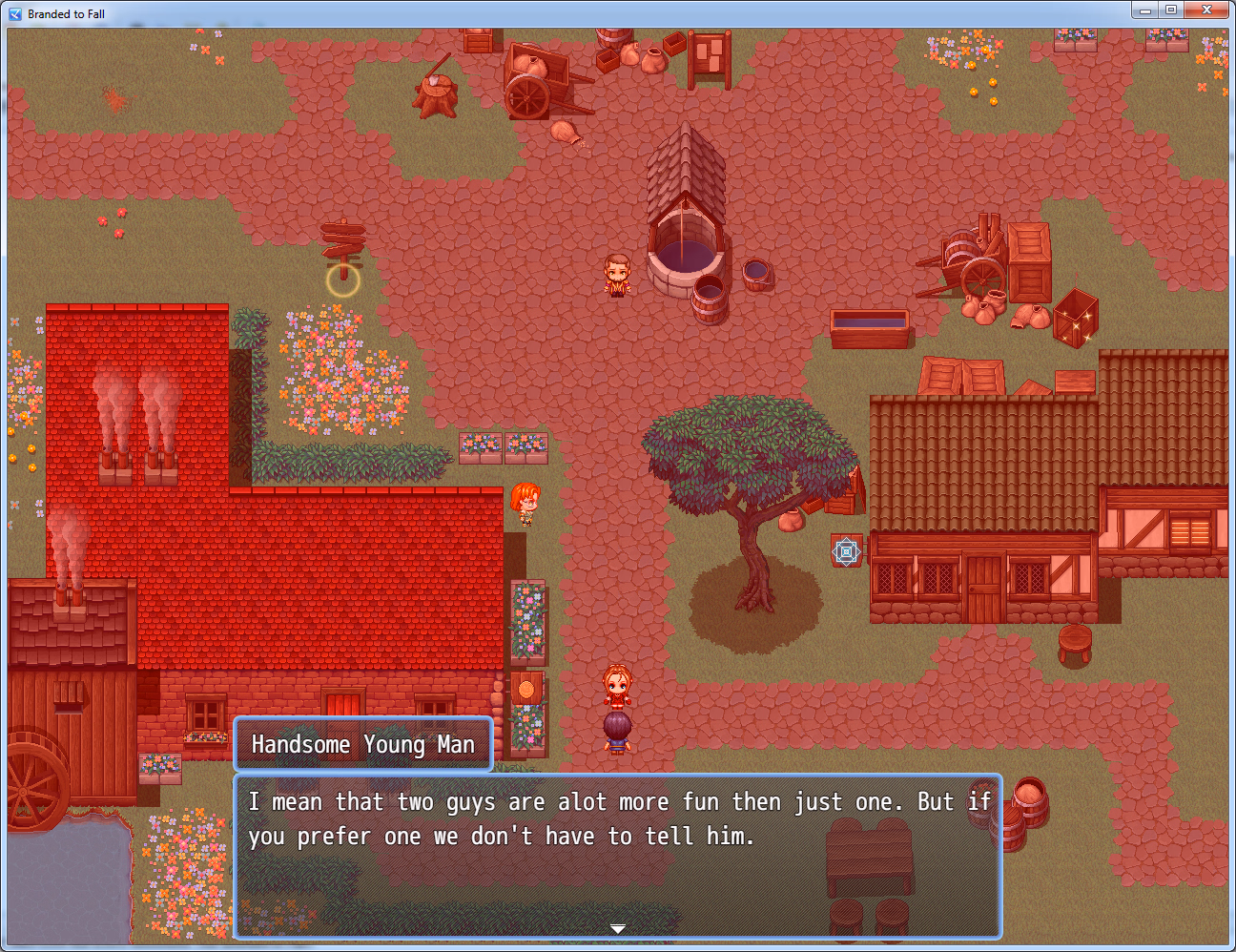Minimize the game window
Image resolution: width=1236 pixels, height=952 pixels.
pyautogui.click(x=1145, y=10)
